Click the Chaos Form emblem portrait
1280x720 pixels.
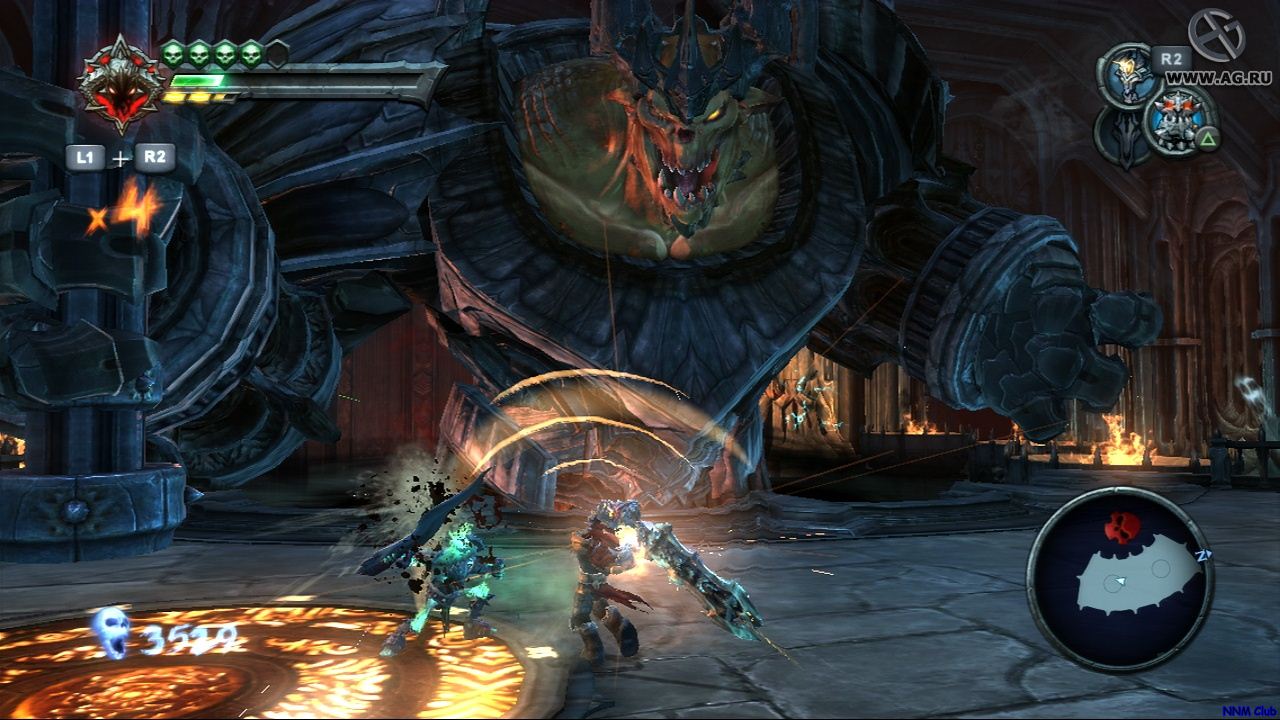pyautogui.click(x=120, y=85)
